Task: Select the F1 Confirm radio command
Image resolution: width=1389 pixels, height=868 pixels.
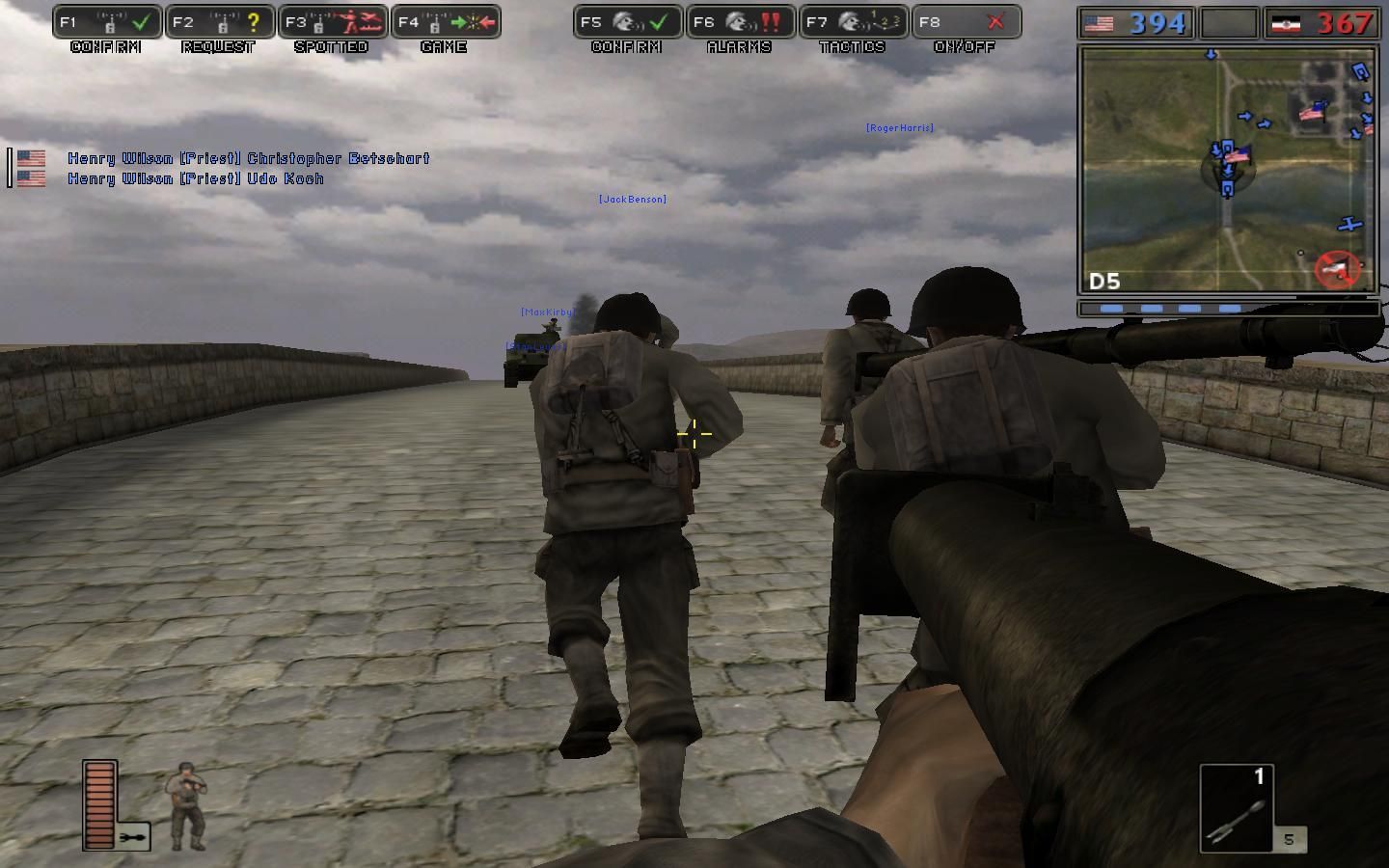Action: [x=107, y=22]
